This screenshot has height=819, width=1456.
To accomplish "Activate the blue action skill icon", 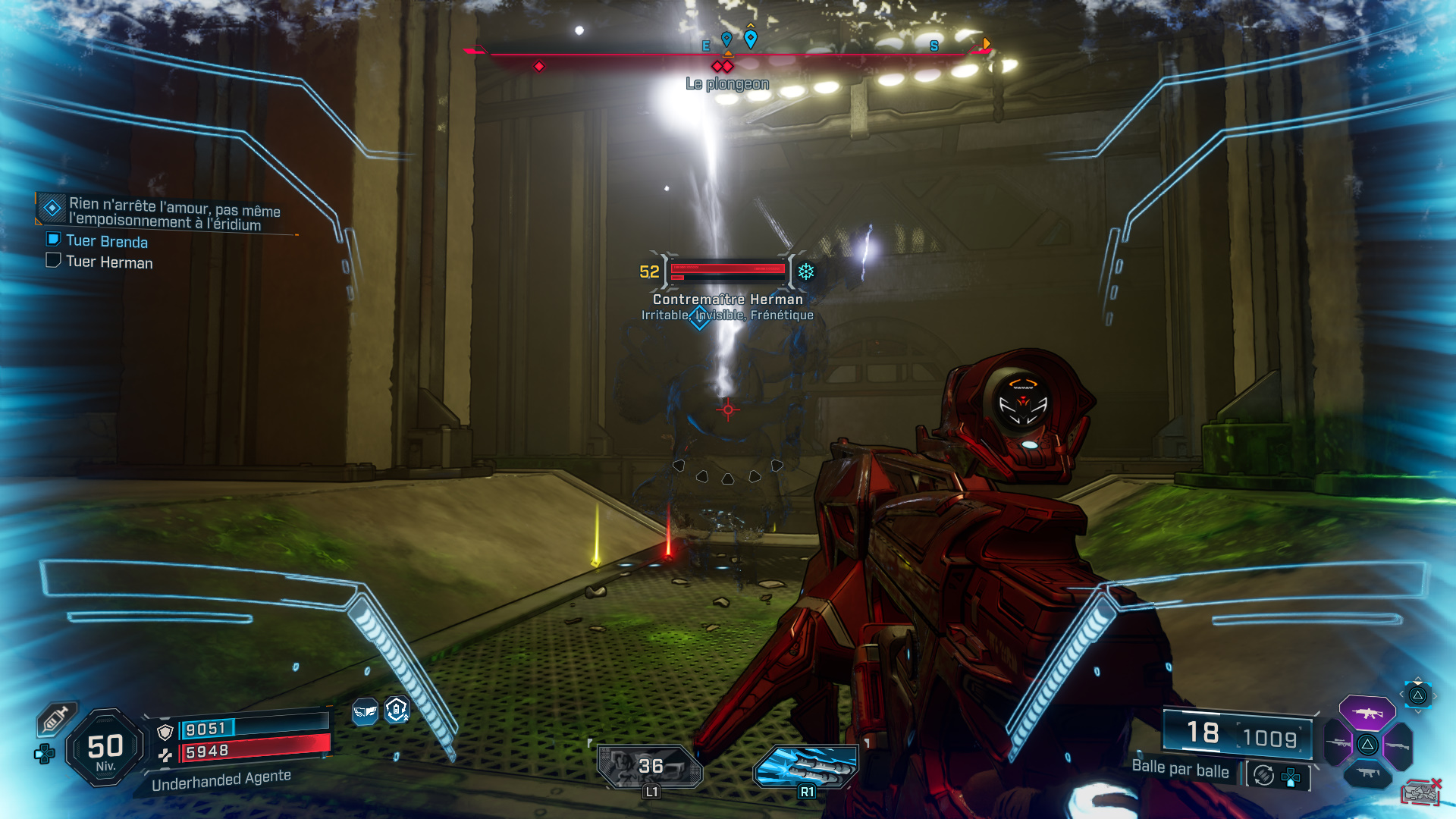I will [x=805, y=766].
